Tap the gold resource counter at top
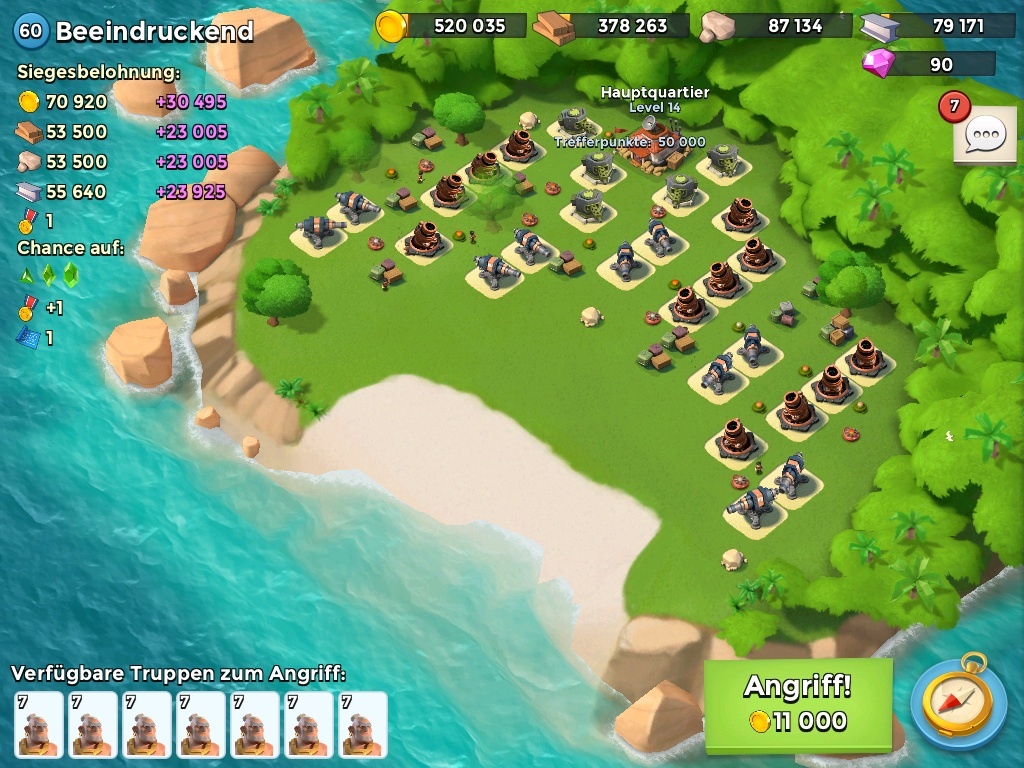This screenshot has height=768, width=1024. point(452,26)
